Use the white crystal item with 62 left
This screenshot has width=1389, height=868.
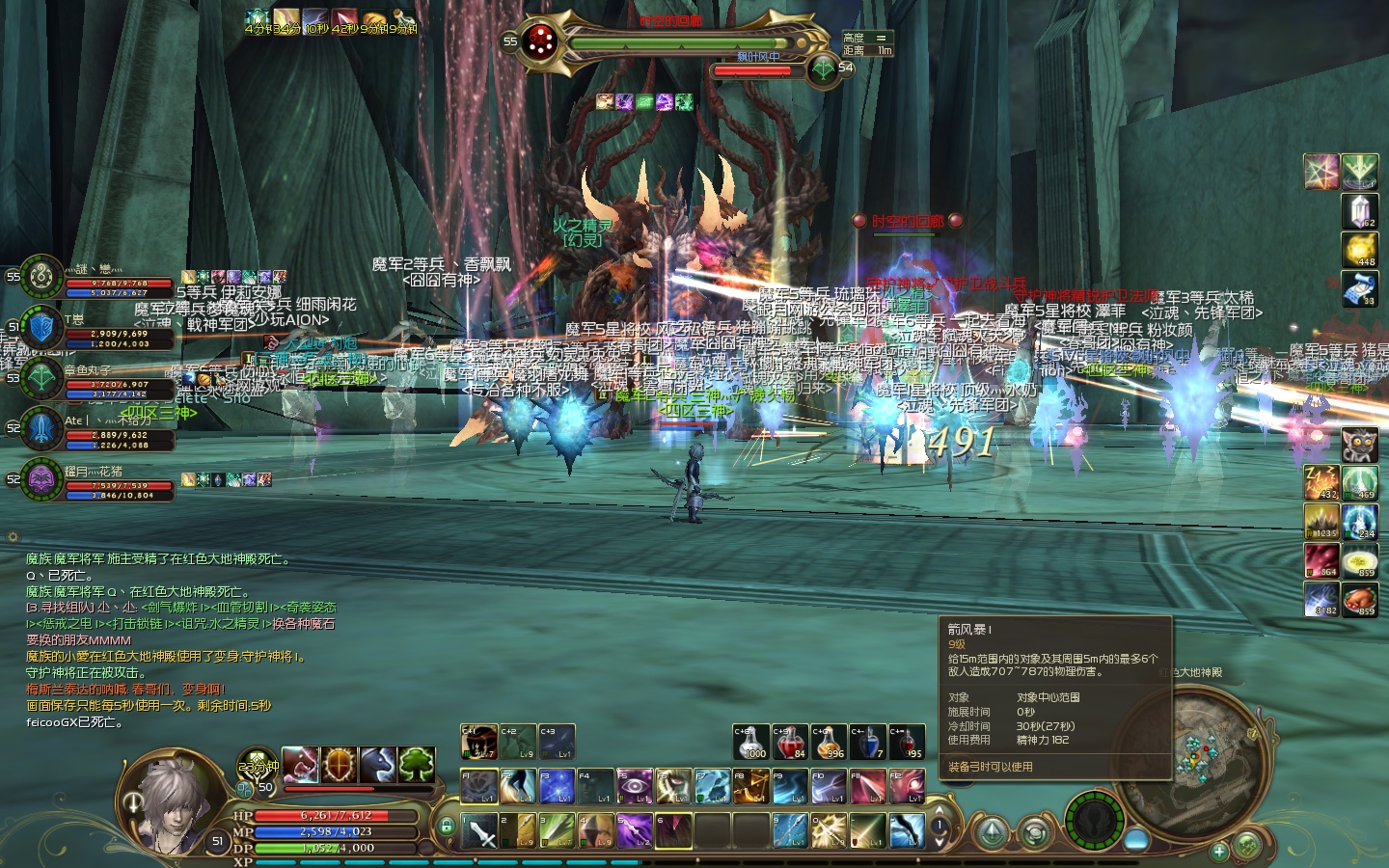pyautogui.click(x=1360, y=210)
